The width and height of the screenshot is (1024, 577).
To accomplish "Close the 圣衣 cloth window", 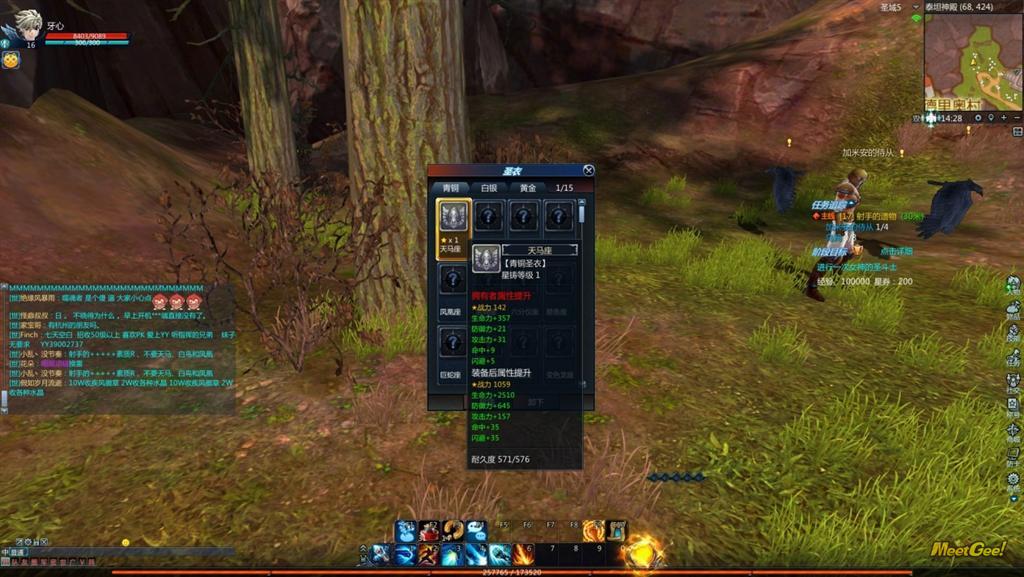I will (x=588, y=171).
